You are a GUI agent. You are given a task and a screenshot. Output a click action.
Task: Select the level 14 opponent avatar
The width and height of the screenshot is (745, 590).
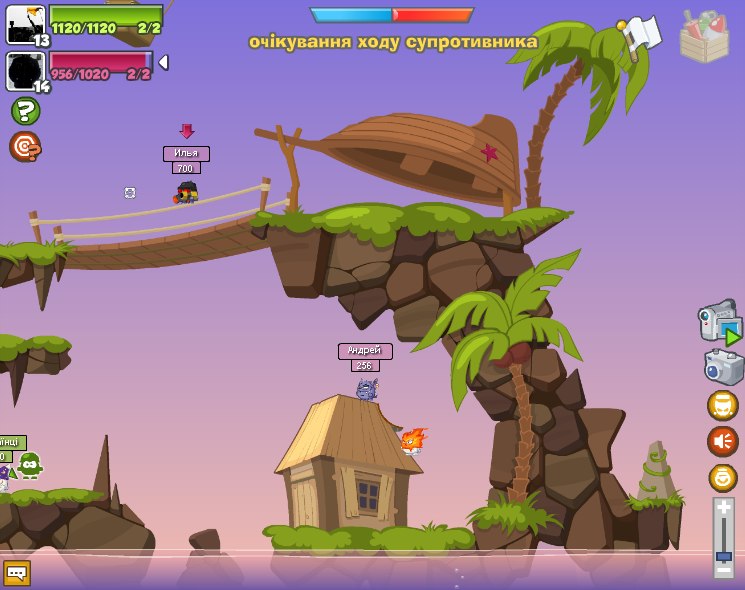[x=25, y=72]
